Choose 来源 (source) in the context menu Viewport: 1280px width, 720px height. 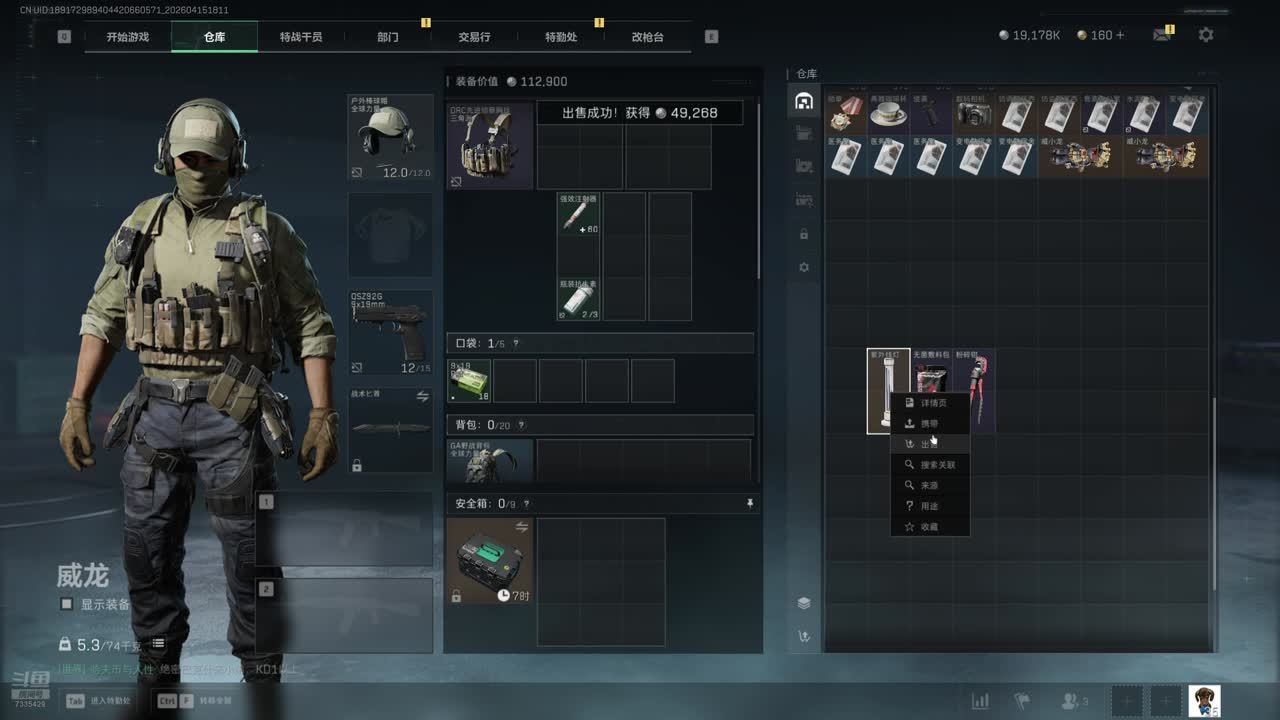pos(929,485)
